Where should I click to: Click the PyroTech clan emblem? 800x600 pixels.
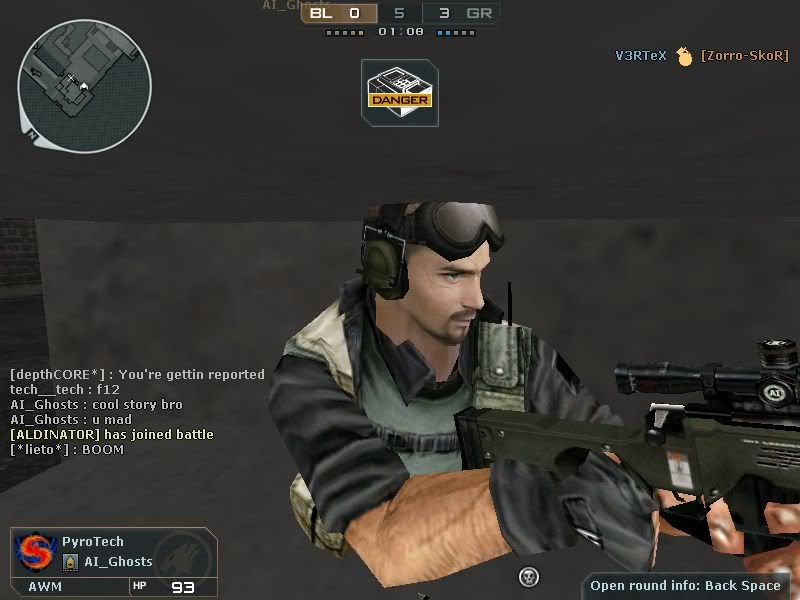[33, 552]
